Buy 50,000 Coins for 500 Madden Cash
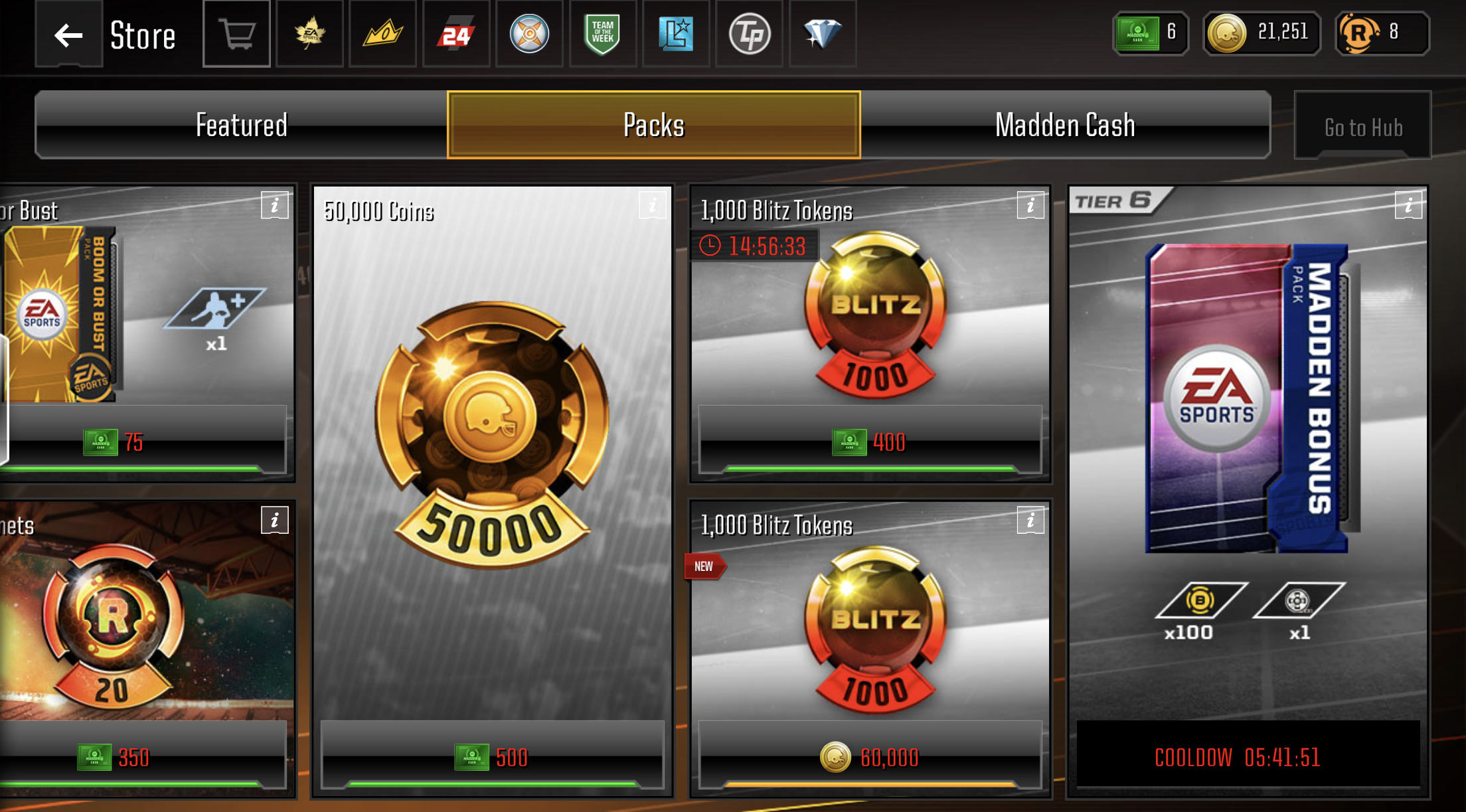The height and width of the screenshot is (812, 1466). (x=491, y=757)
